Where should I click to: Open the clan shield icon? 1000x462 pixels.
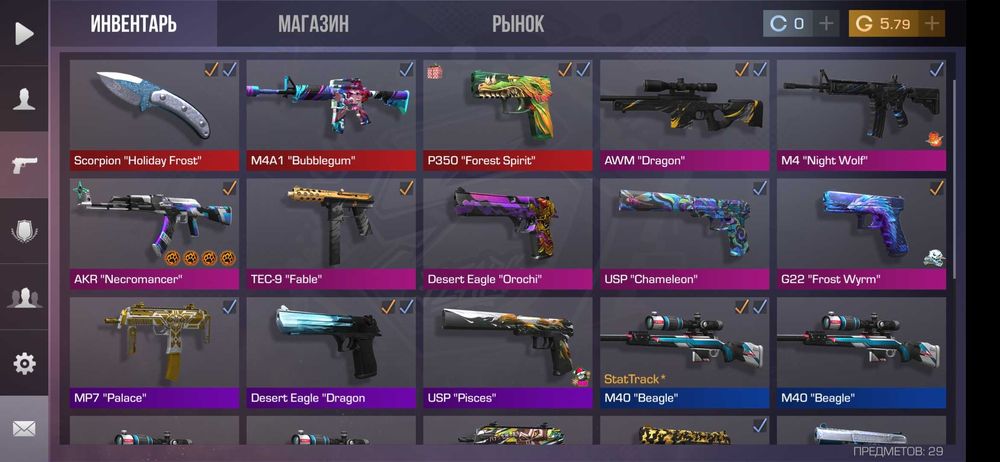pyautogui.click(x=24, y=231)
